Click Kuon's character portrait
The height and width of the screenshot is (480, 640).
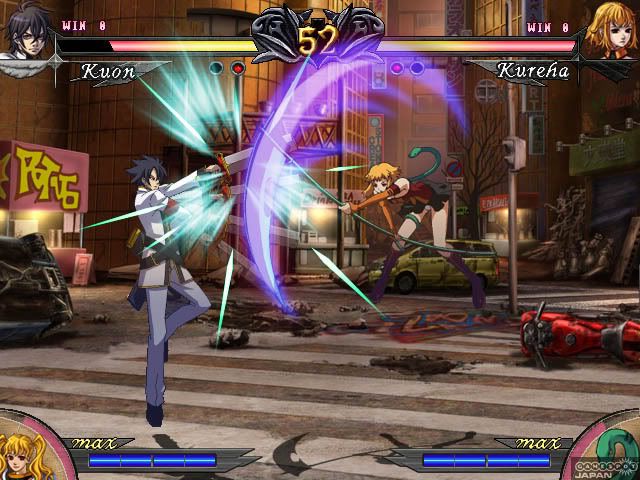click(x=24, y=32)
